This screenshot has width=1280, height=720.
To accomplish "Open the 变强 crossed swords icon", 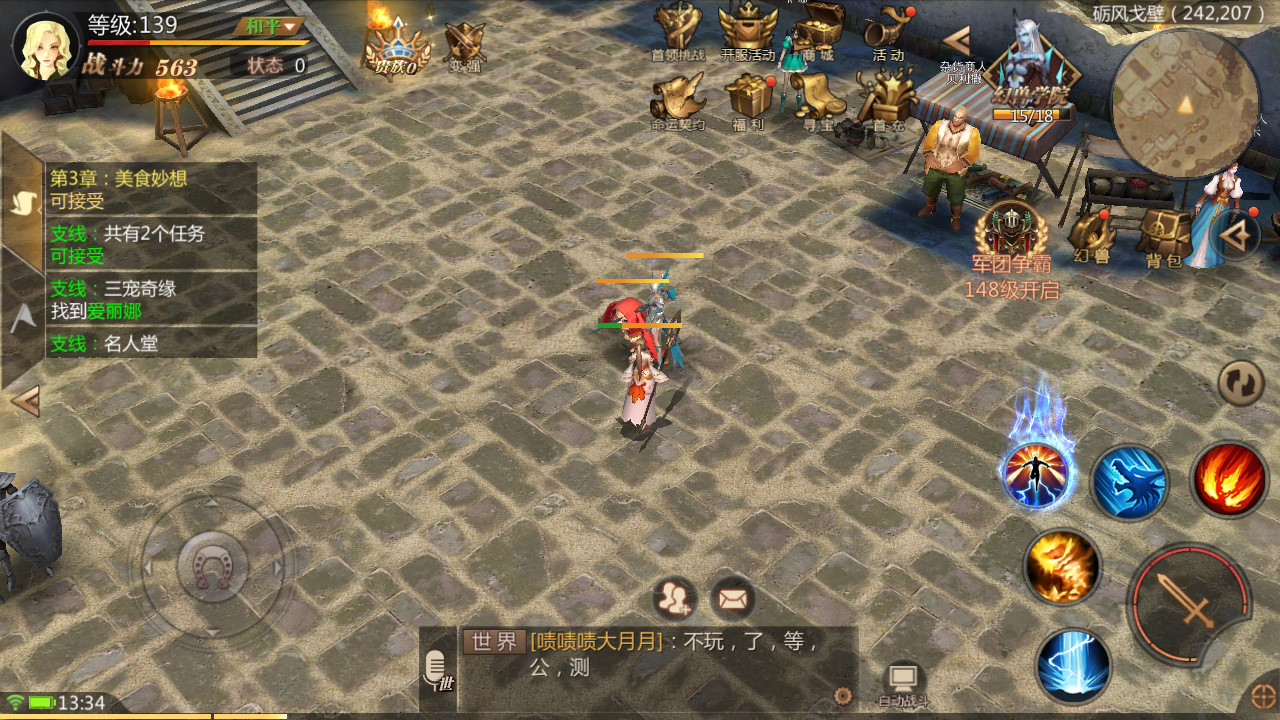I will [x=465, y=45].
